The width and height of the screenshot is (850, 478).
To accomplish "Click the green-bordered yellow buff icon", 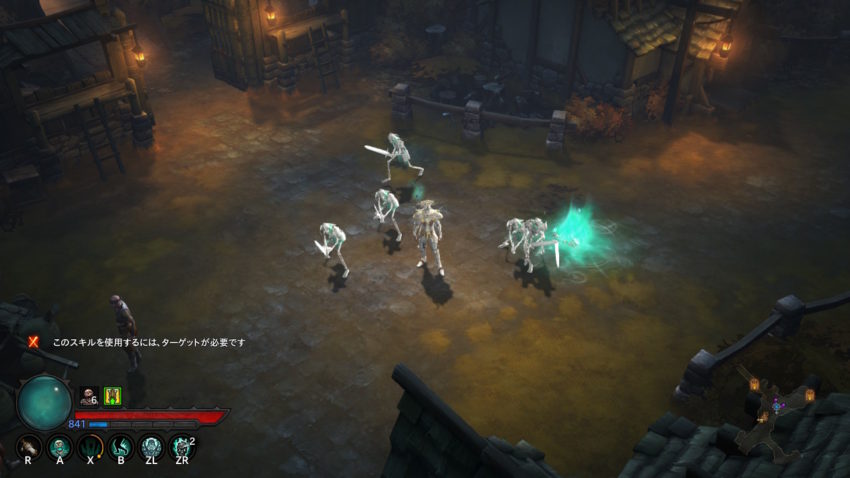I will (x=112, y=395).
